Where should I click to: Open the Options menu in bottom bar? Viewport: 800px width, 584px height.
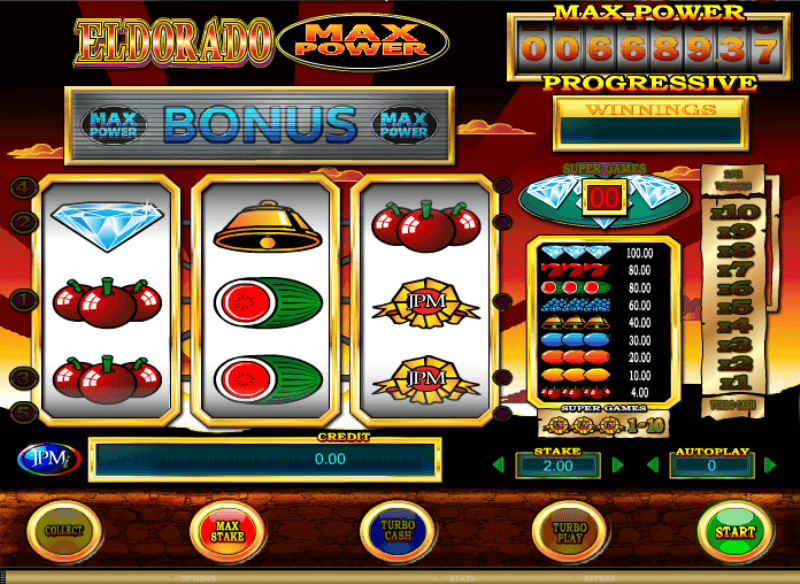(x=199, y=578)
